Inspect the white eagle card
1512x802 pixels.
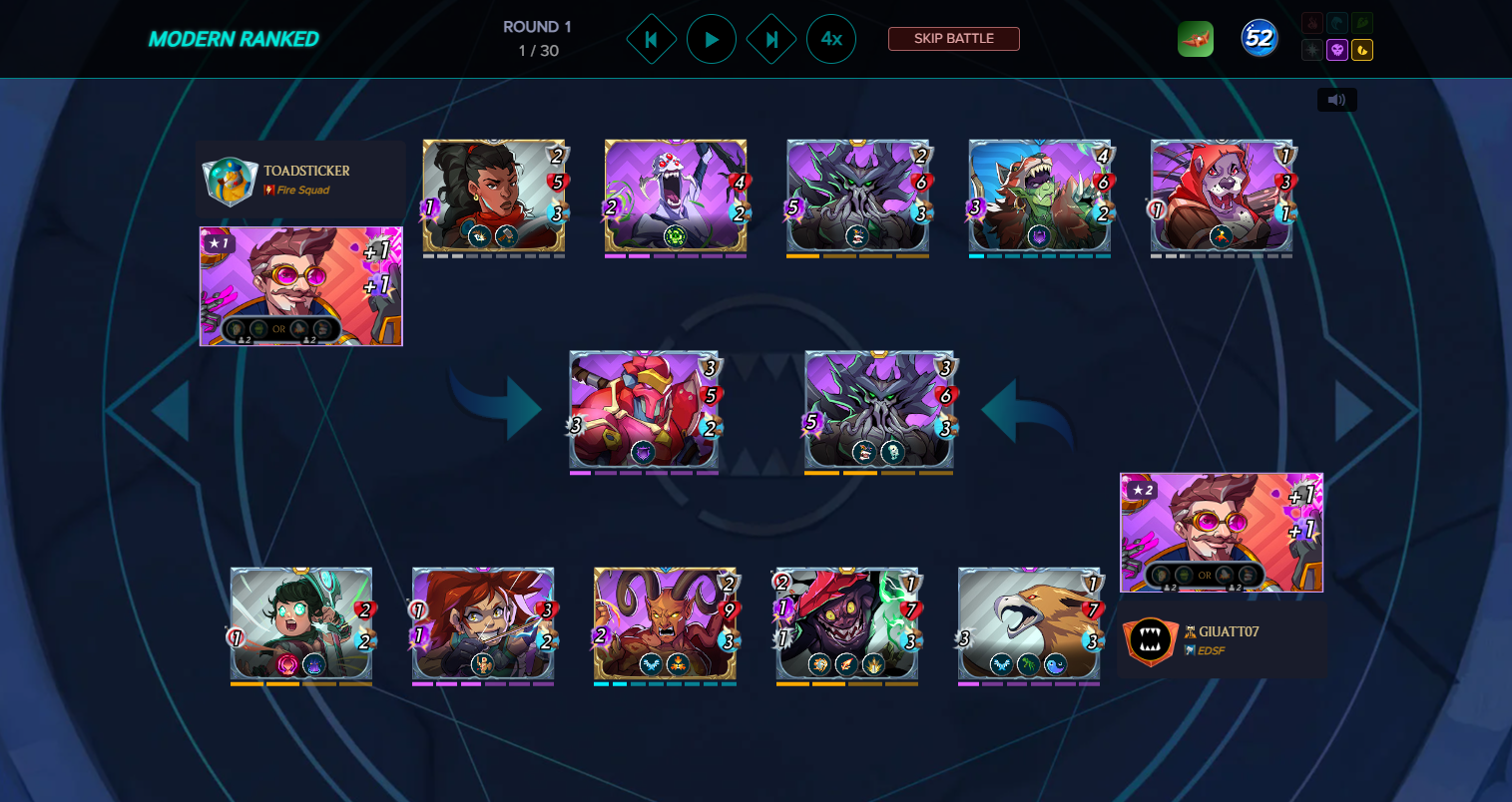1029,623
